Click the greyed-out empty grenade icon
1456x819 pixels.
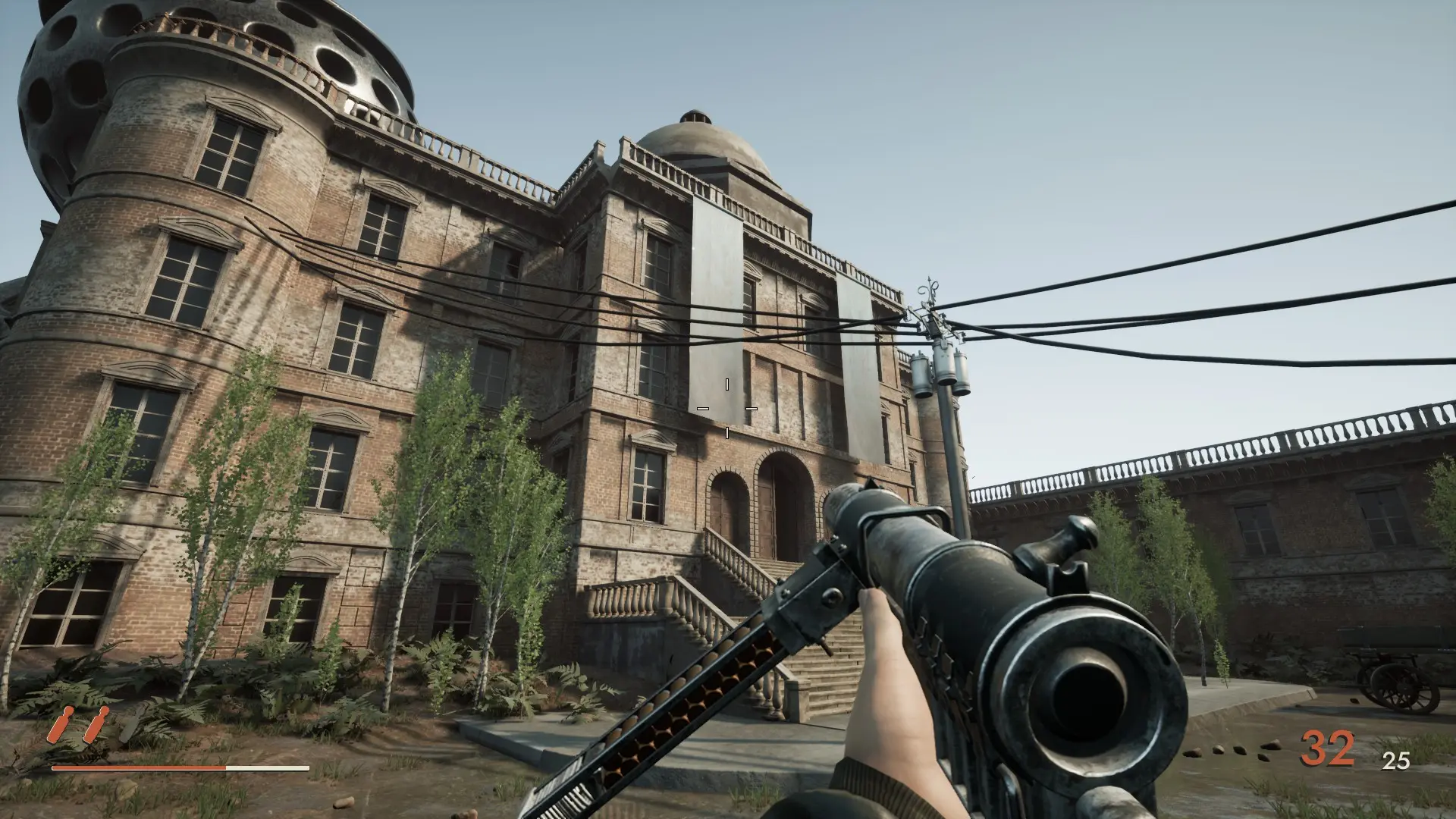click(x=130, y=723)
